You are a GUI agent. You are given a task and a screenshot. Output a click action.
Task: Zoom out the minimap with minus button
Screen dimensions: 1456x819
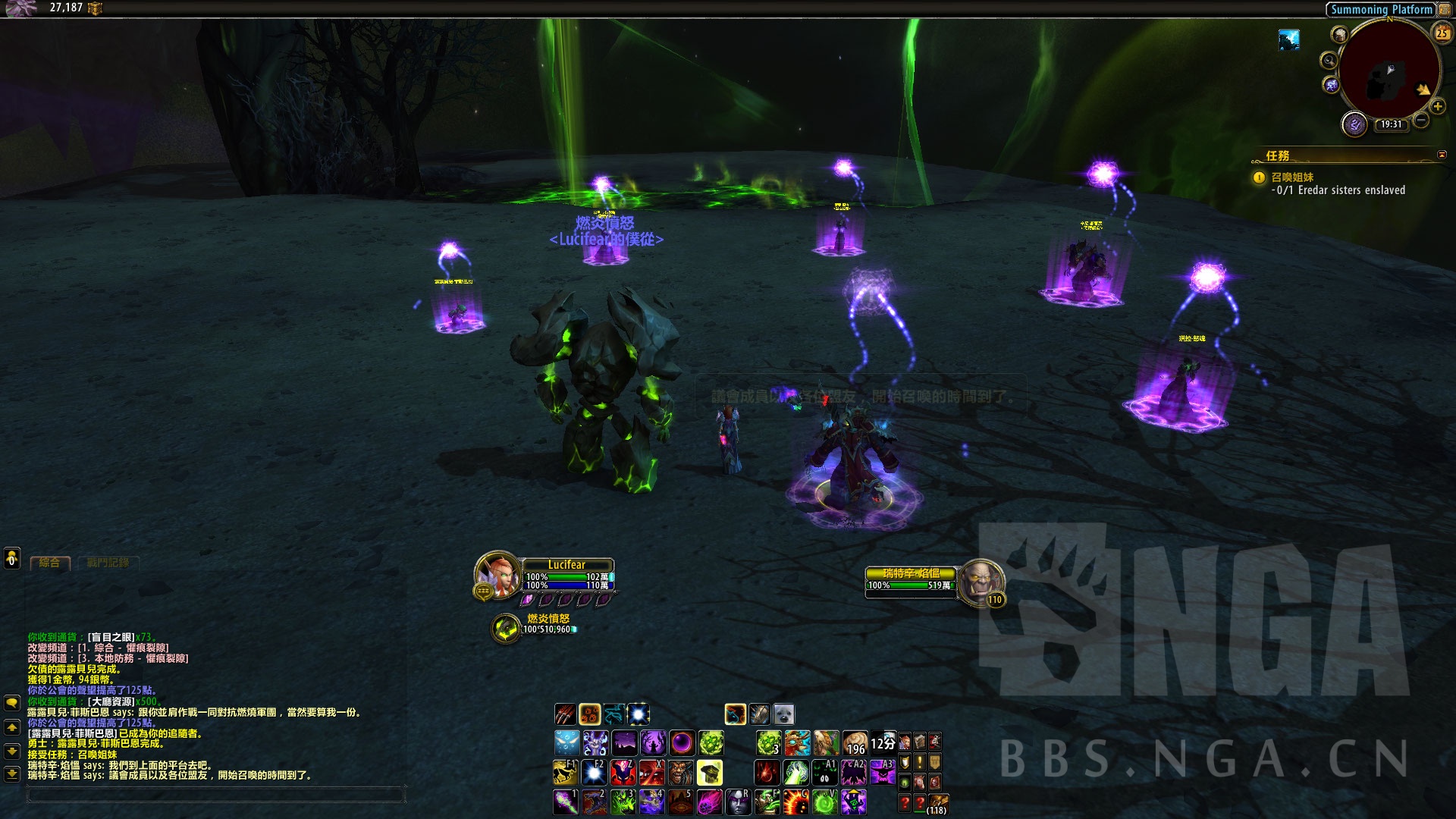[1421, 120]
